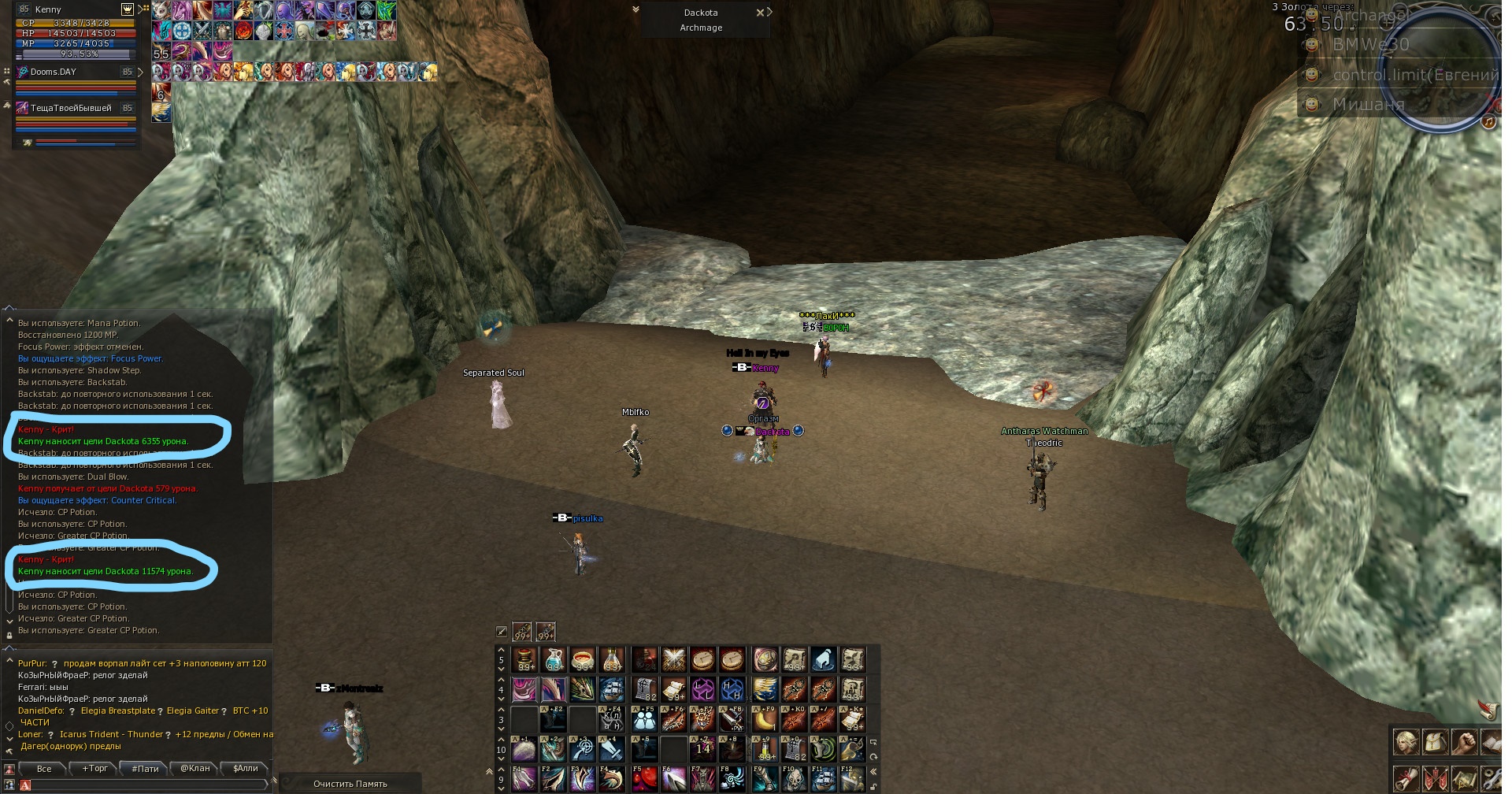
Task: Click the two-people party icon on the hotbar
Action: point(644,719)
